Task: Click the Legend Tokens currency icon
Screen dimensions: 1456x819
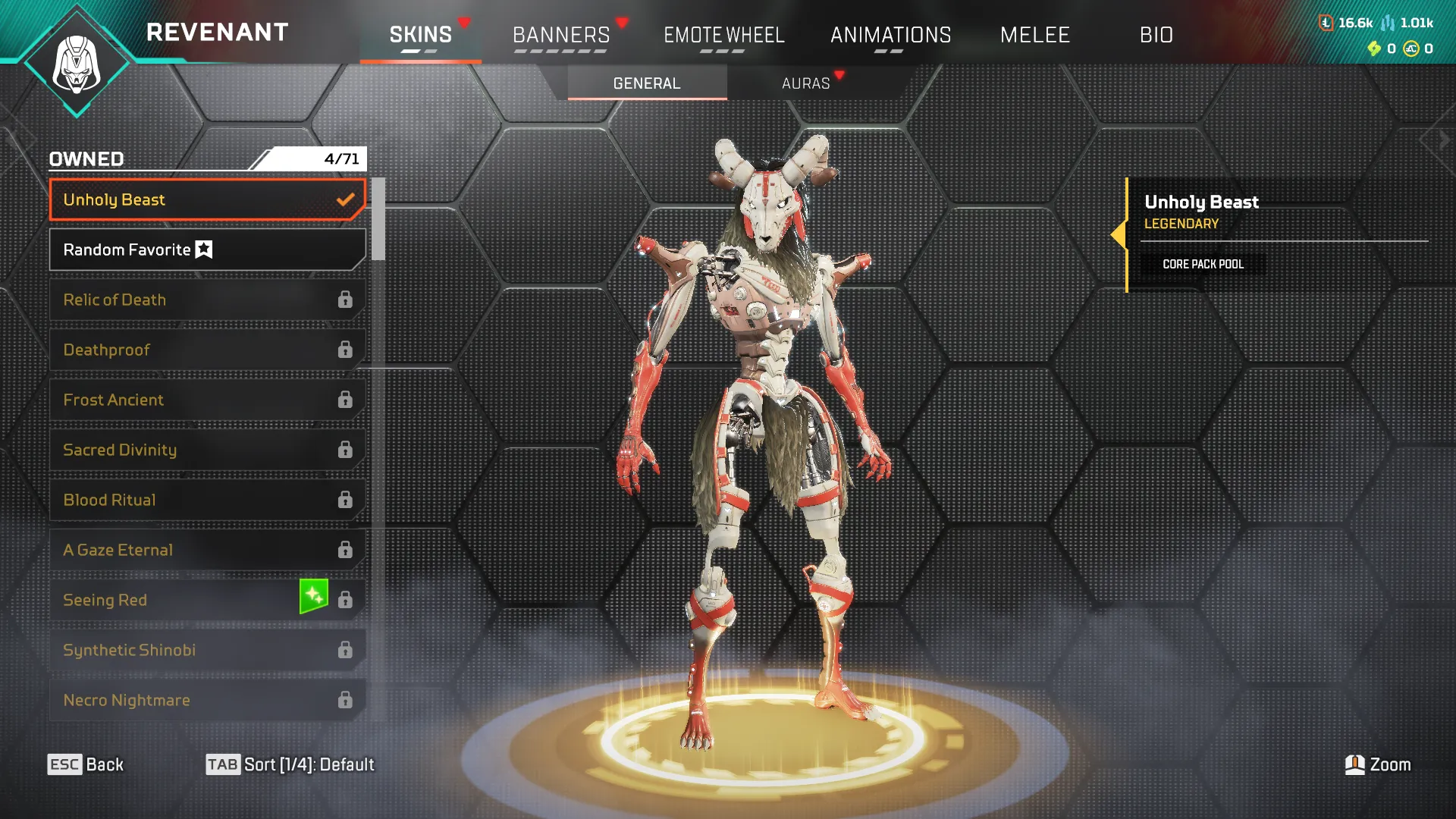Action: point(1326,22)
